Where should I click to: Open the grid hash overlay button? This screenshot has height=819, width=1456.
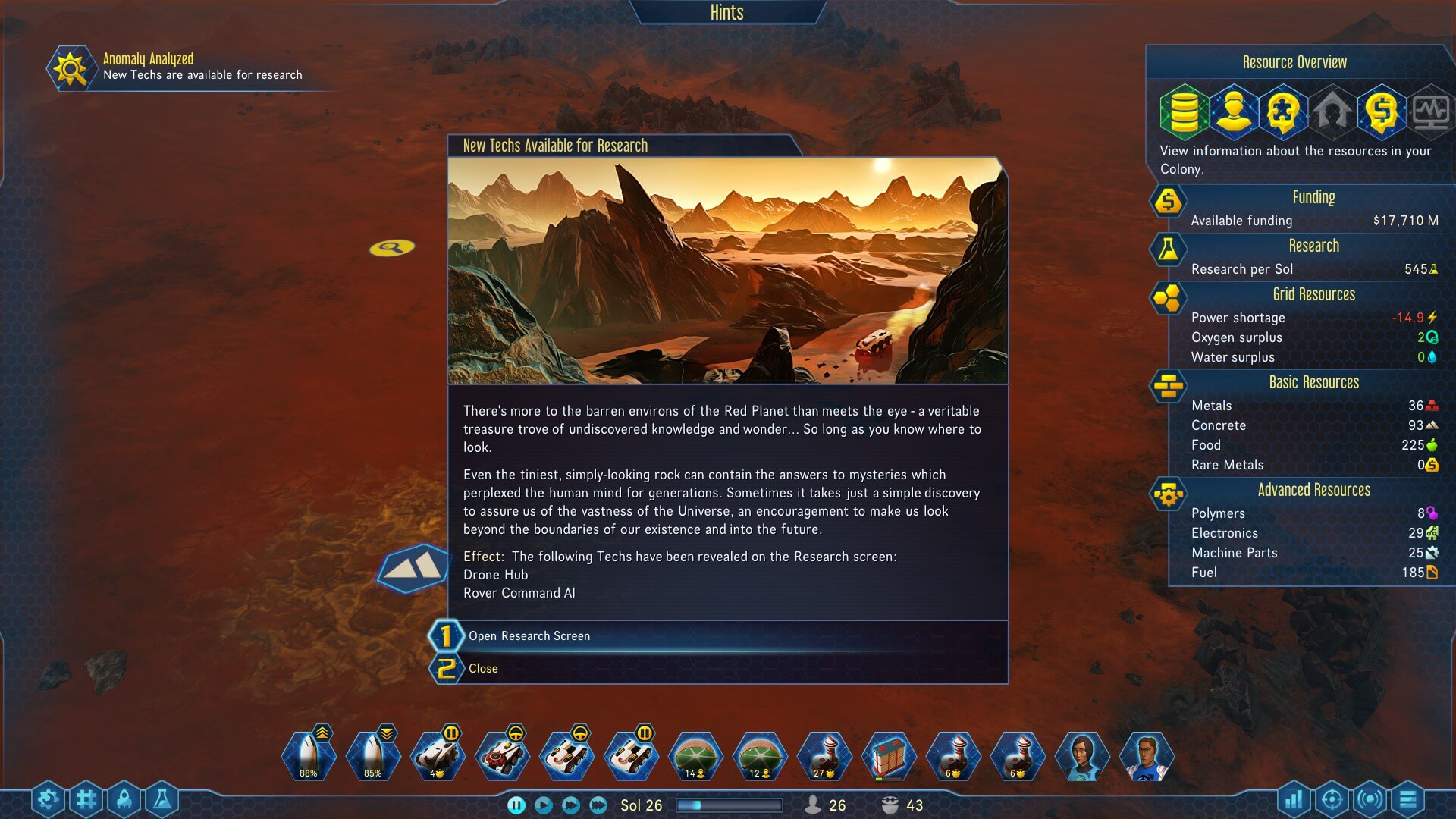pos(86,799)
